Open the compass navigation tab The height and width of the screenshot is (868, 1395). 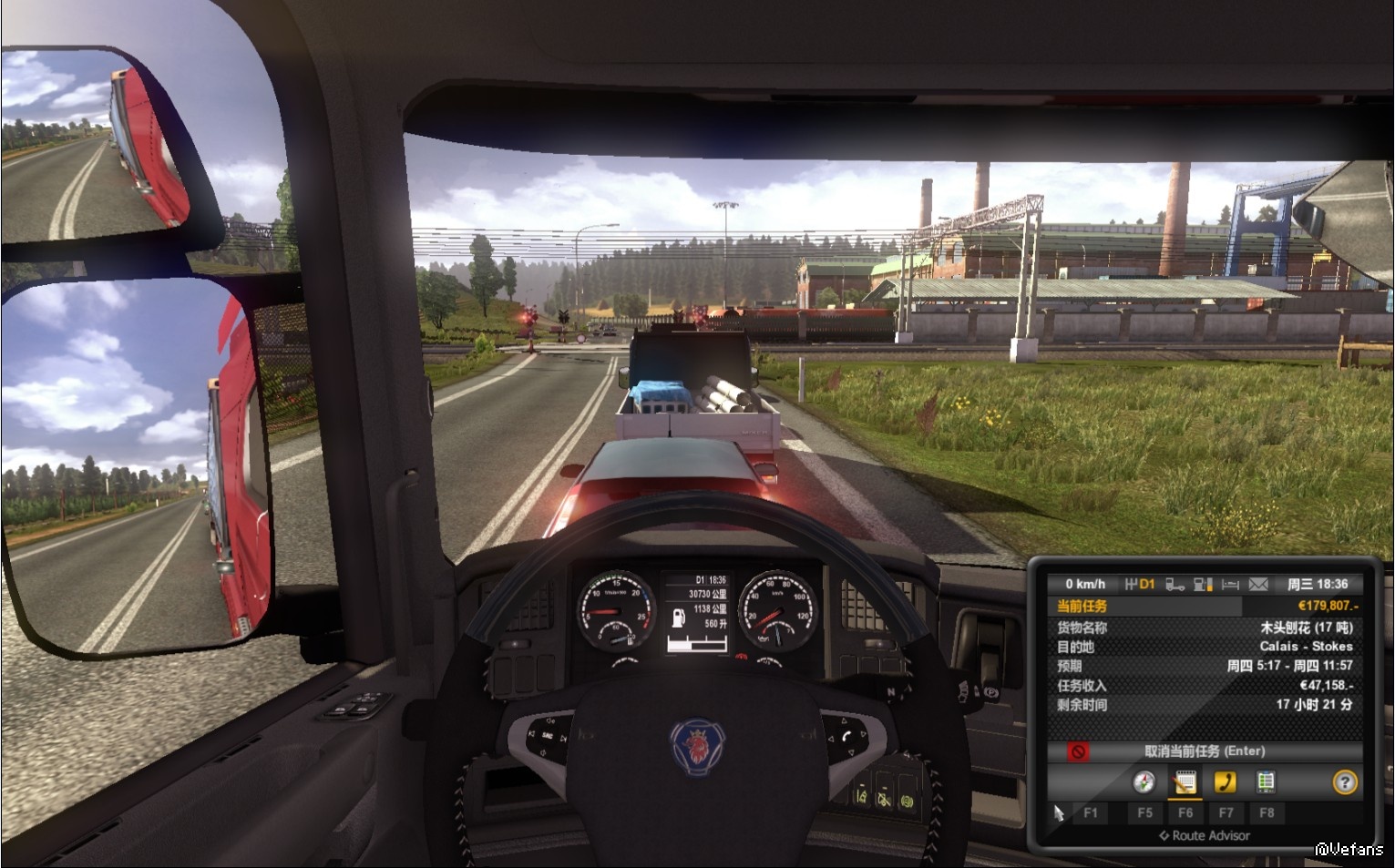(1144, 781)
